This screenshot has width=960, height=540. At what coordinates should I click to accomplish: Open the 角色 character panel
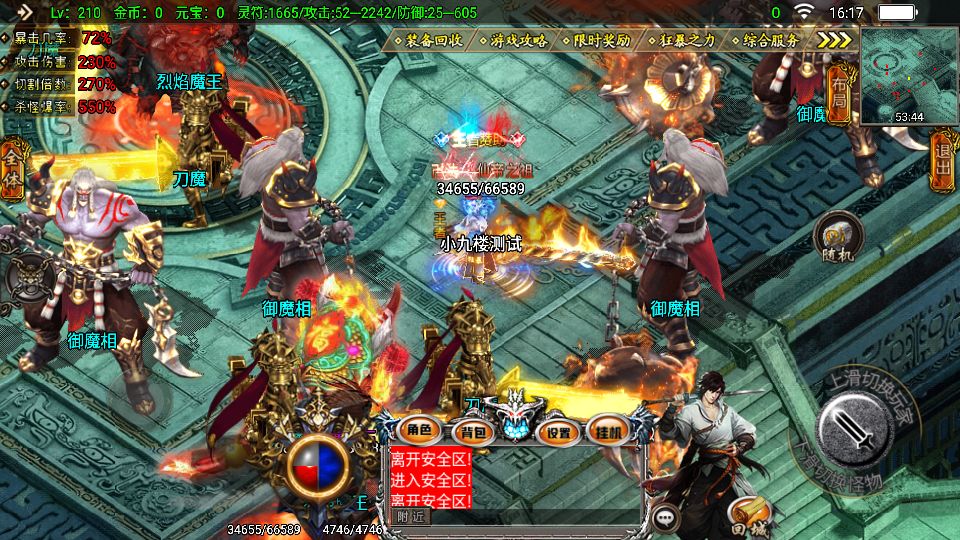(419, 431)
